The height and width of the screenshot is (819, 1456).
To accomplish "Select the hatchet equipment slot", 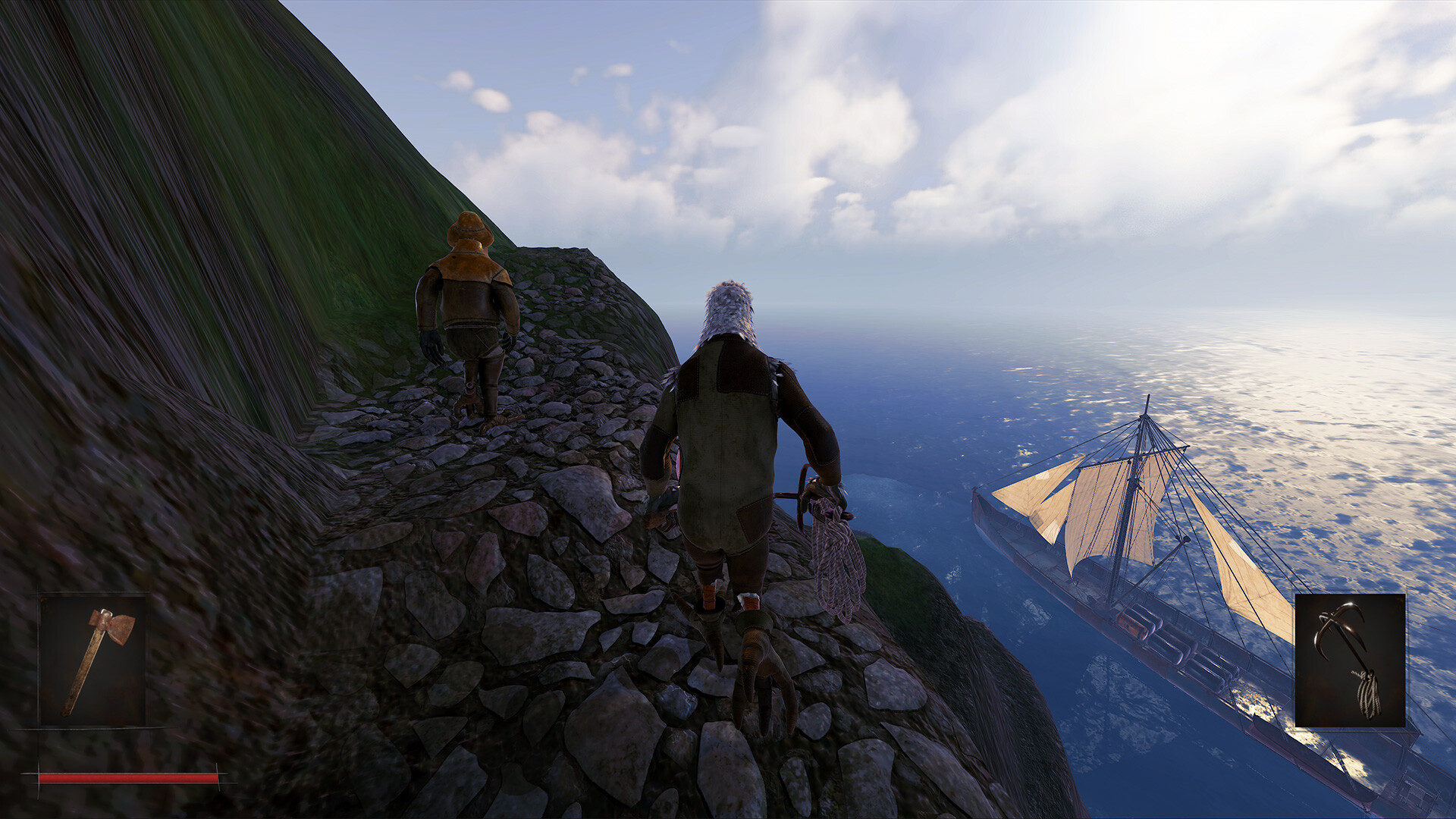I will (93, 660).
